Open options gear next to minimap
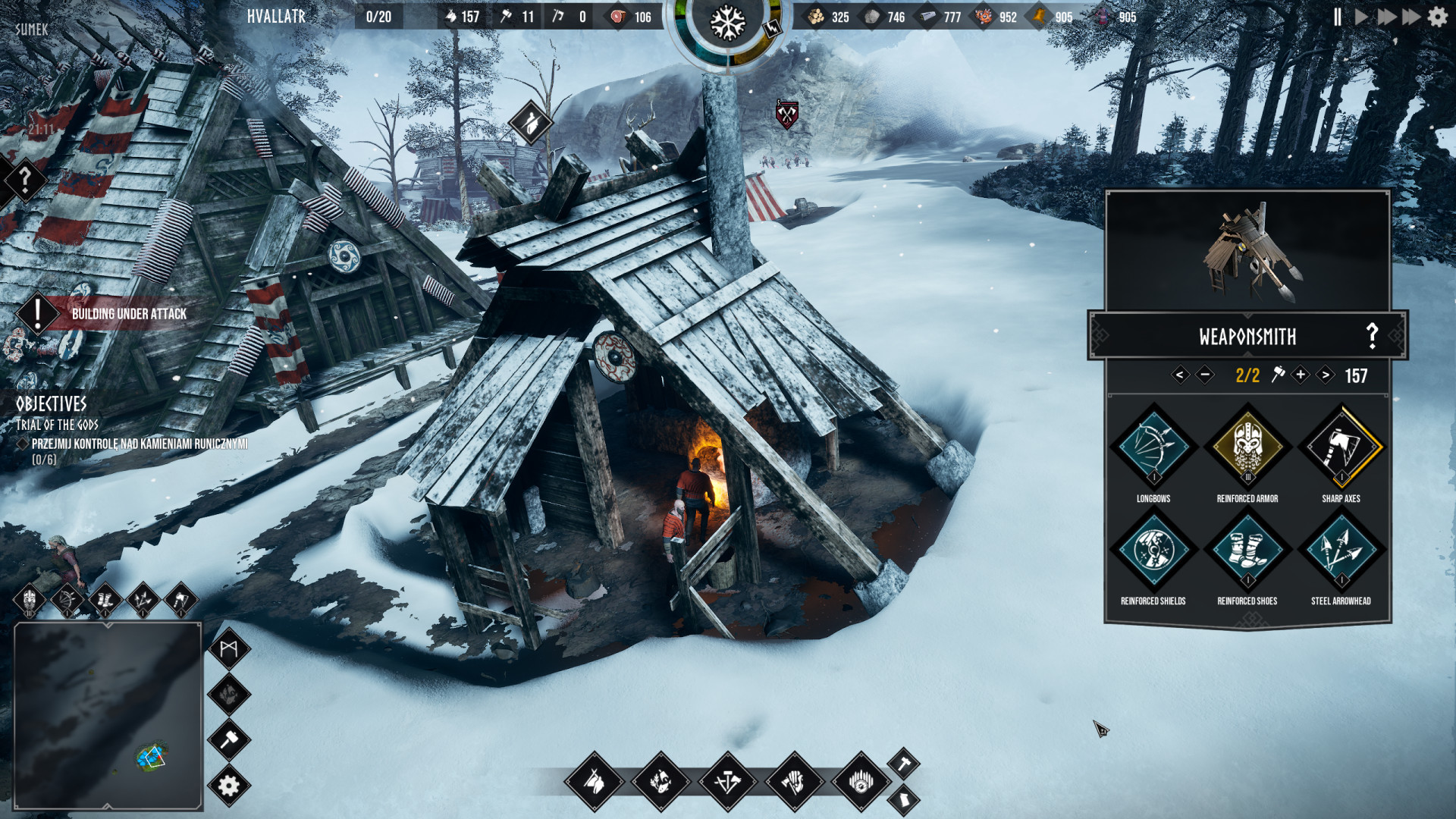Image resolution: width=1456 pixels, height=819 pixels. 229,786
